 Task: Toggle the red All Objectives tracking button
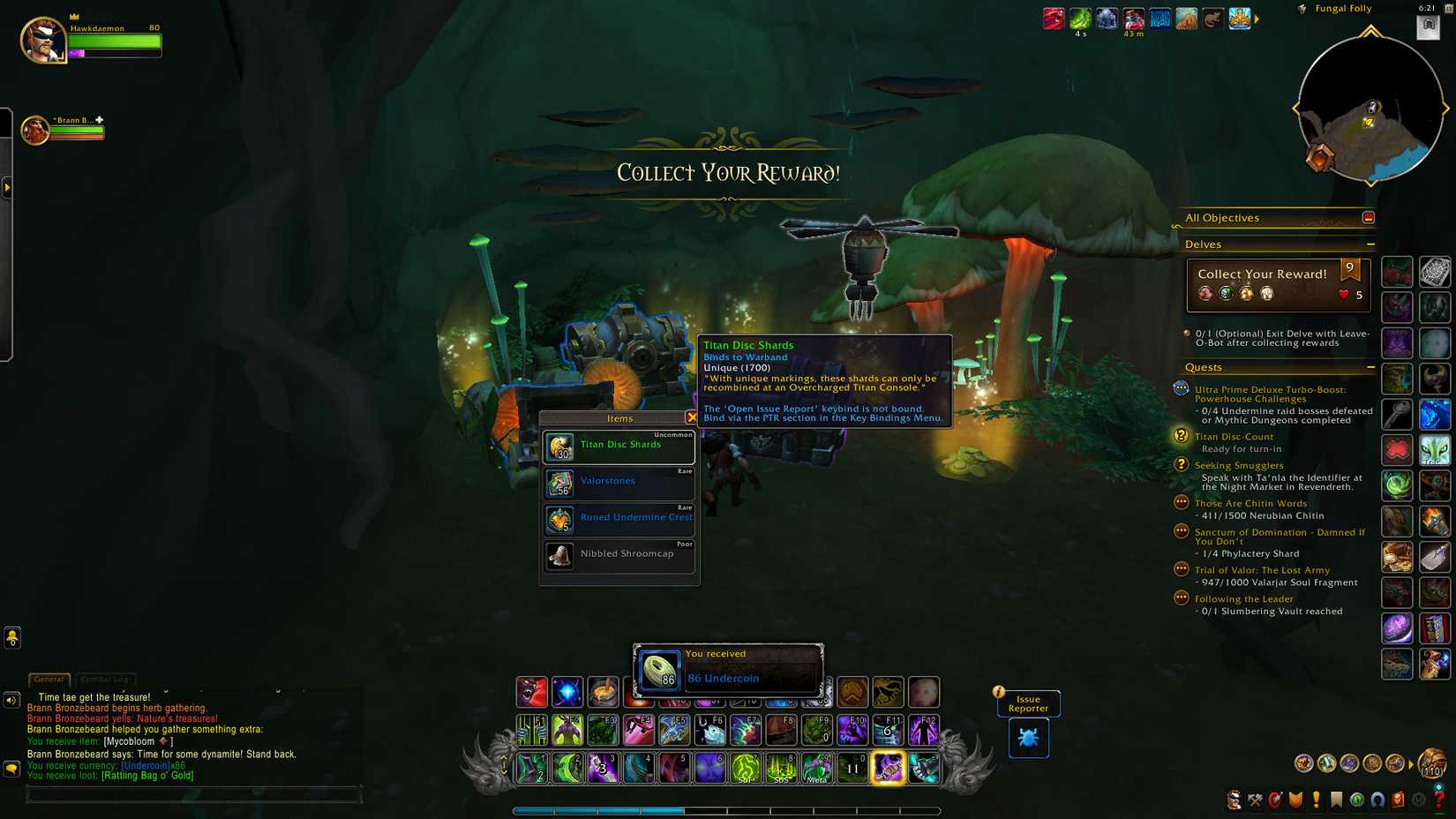pyautogui.click(x=1367, y=216)
